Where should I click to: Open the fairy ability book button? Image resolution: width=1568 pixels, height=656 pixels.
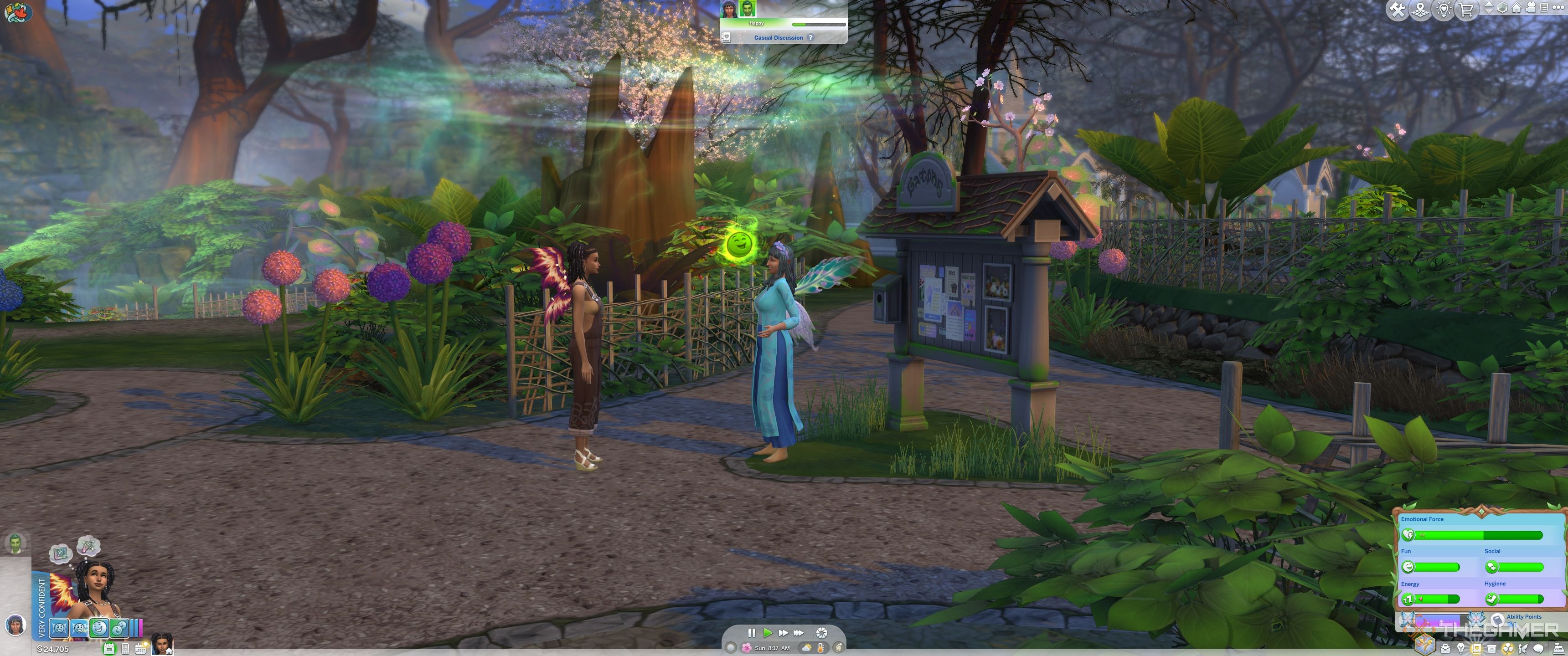[x=1497, y=620]
